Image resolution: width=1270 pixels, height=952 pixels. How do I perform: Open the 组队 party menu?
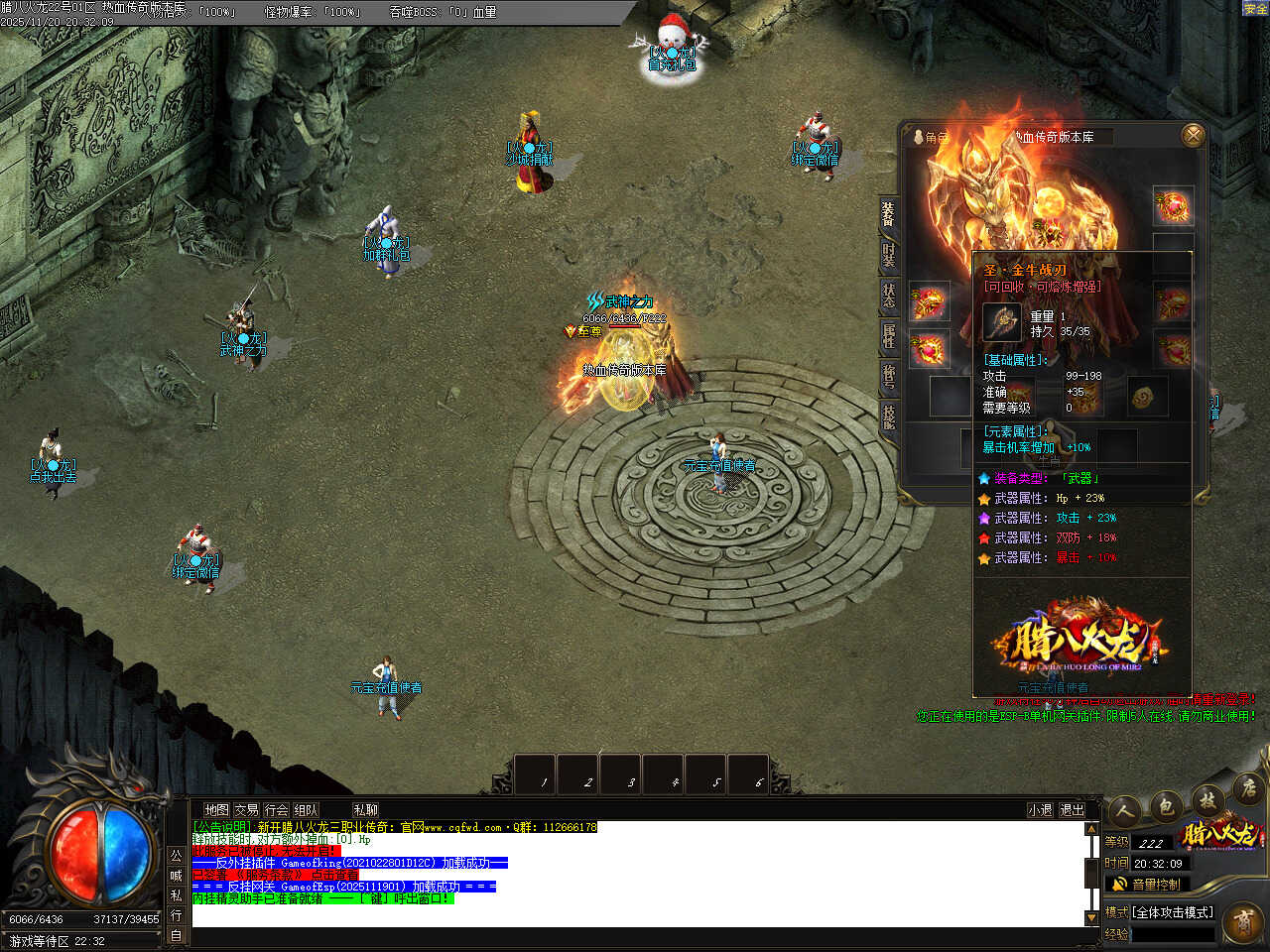pyautogui.click(x=306, y=810)
